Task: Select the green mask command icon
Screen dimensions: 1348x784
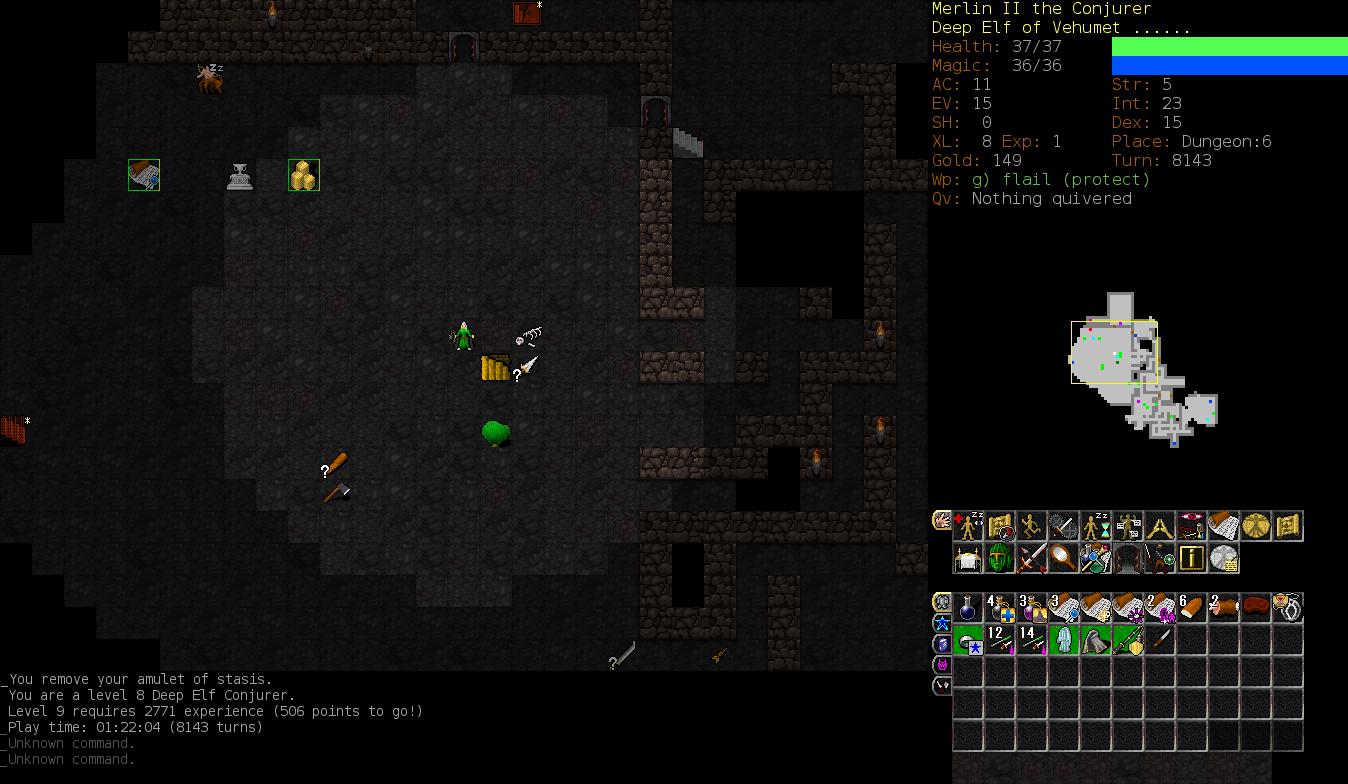Action: [x=1000, y=558]
